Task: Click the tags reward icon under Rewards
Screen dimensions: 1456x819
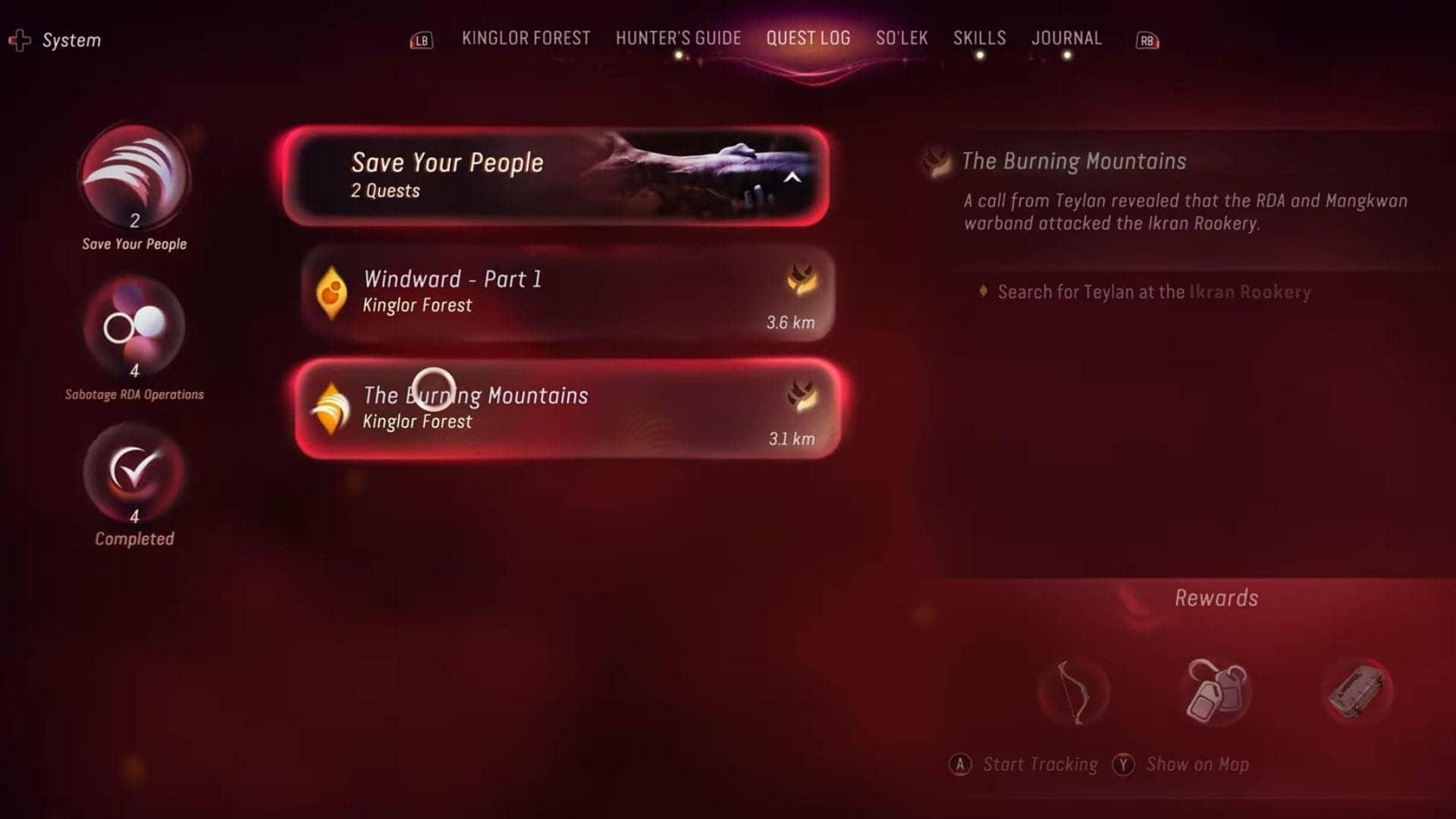Action: 1215,692
